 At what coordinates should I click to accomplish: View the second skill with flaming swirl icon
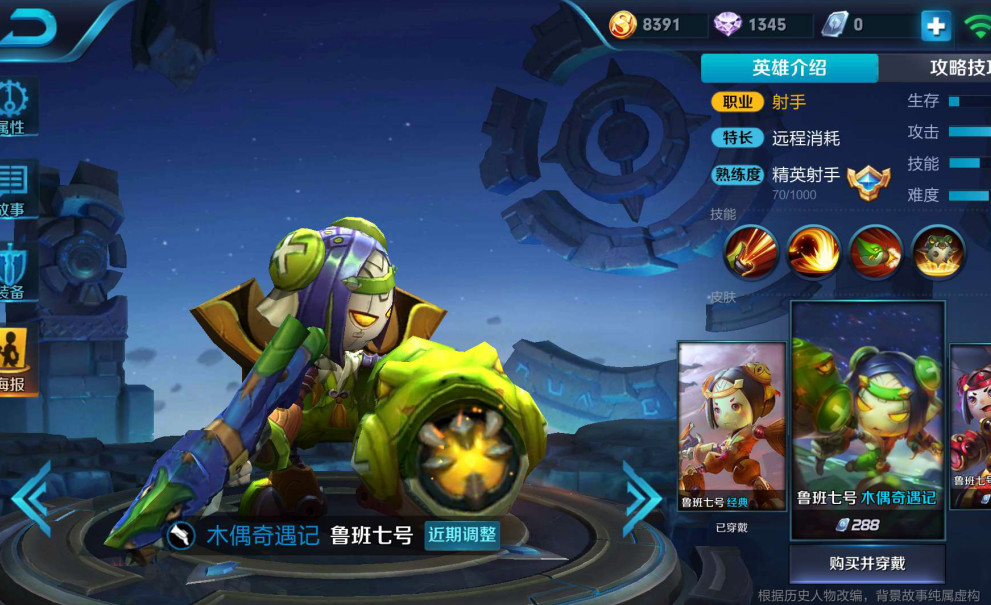(812, 251)
